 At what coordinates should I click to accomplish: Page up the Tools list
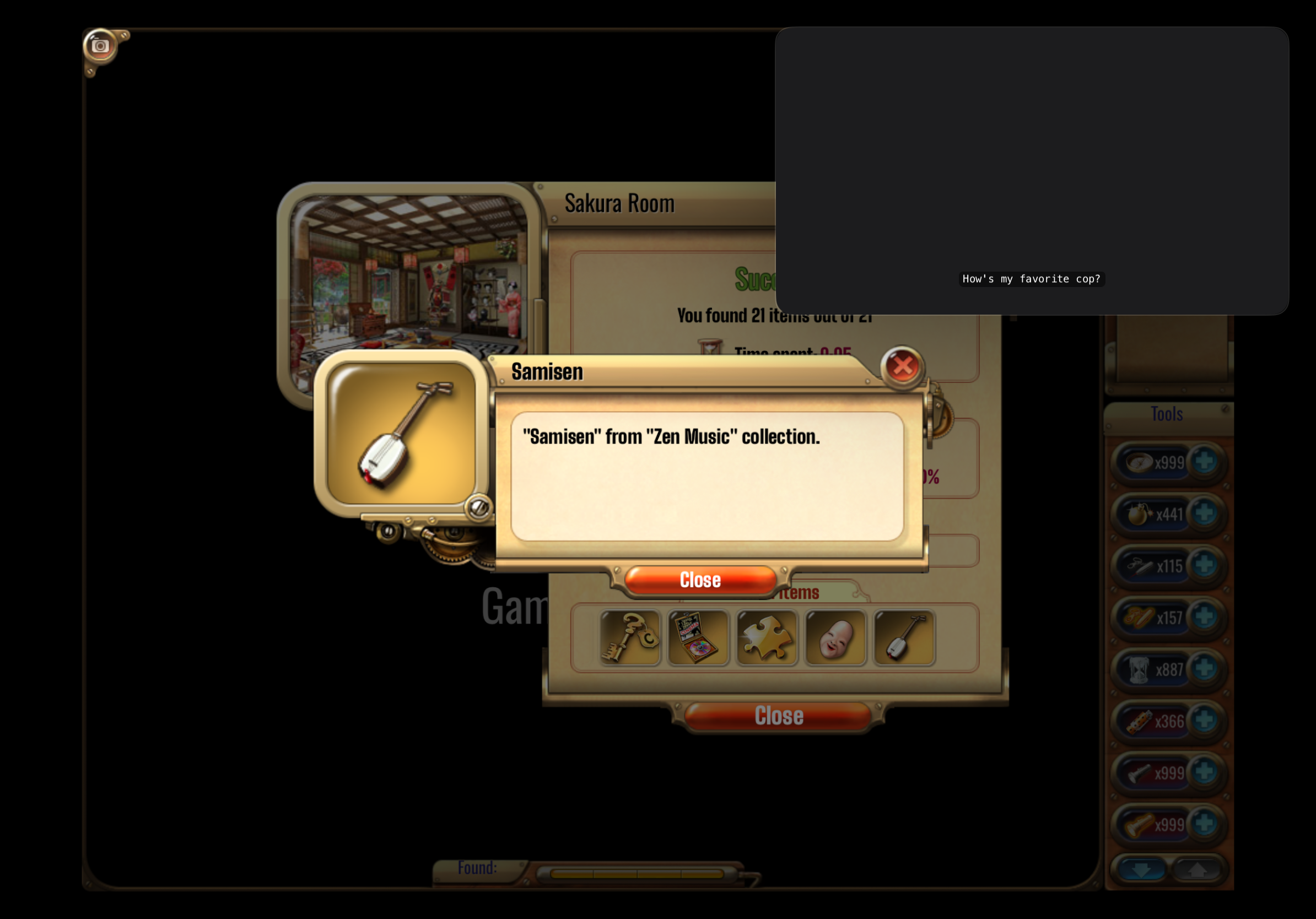point(1197,870)
